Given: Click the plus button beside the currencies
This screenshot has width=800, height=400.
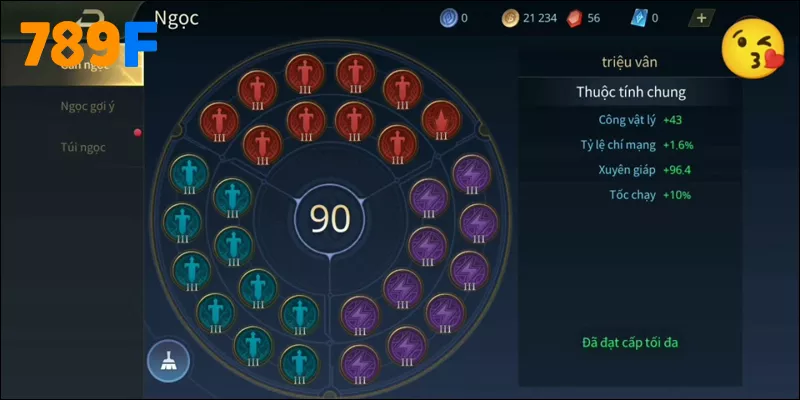Looking at the screenshot, I should [x=701, y=17].
